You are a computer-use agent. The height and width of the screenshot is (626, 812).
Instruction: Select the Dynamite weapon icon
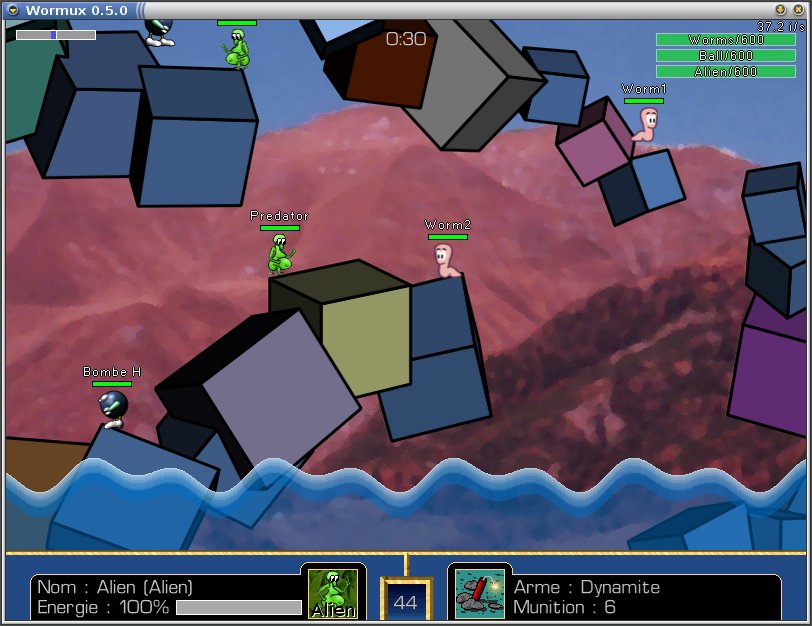click(479, 592)
